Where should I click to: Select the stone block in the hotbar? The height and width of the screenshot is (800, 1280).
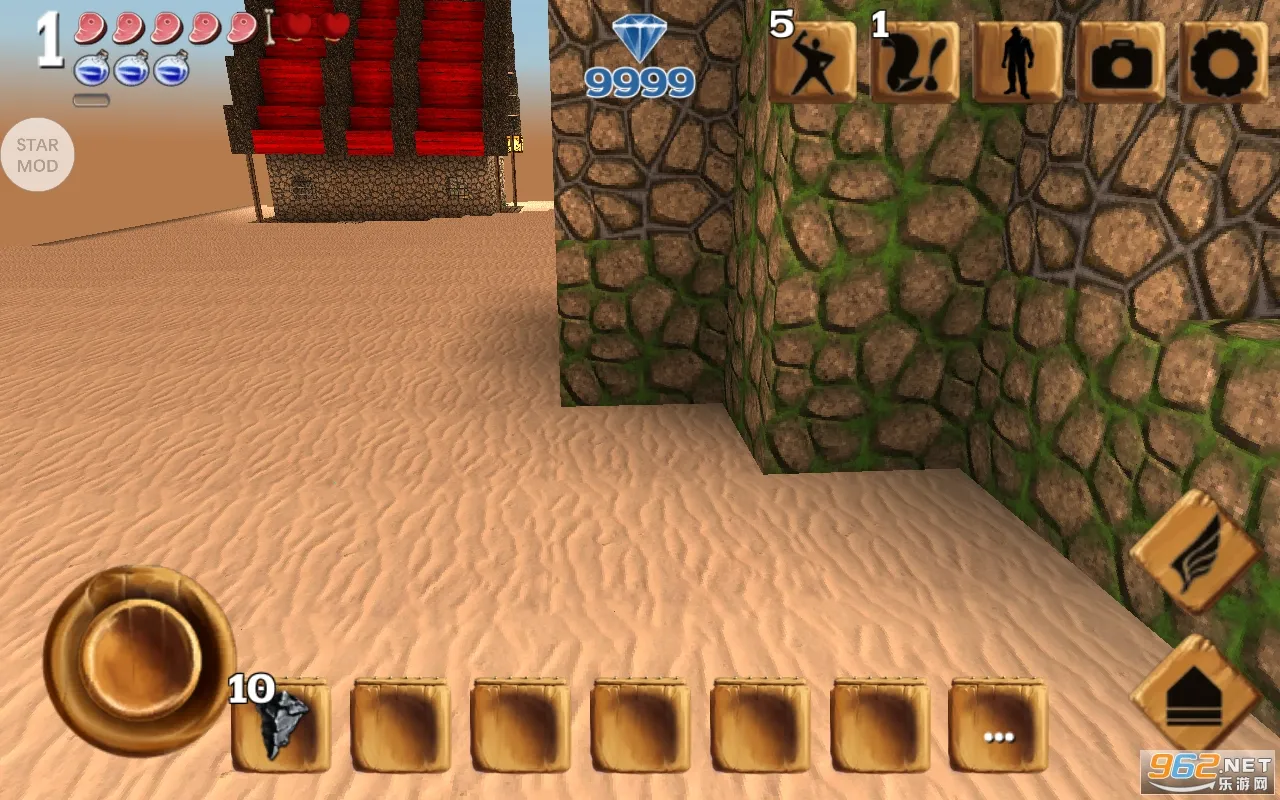(x=282, y=722)
